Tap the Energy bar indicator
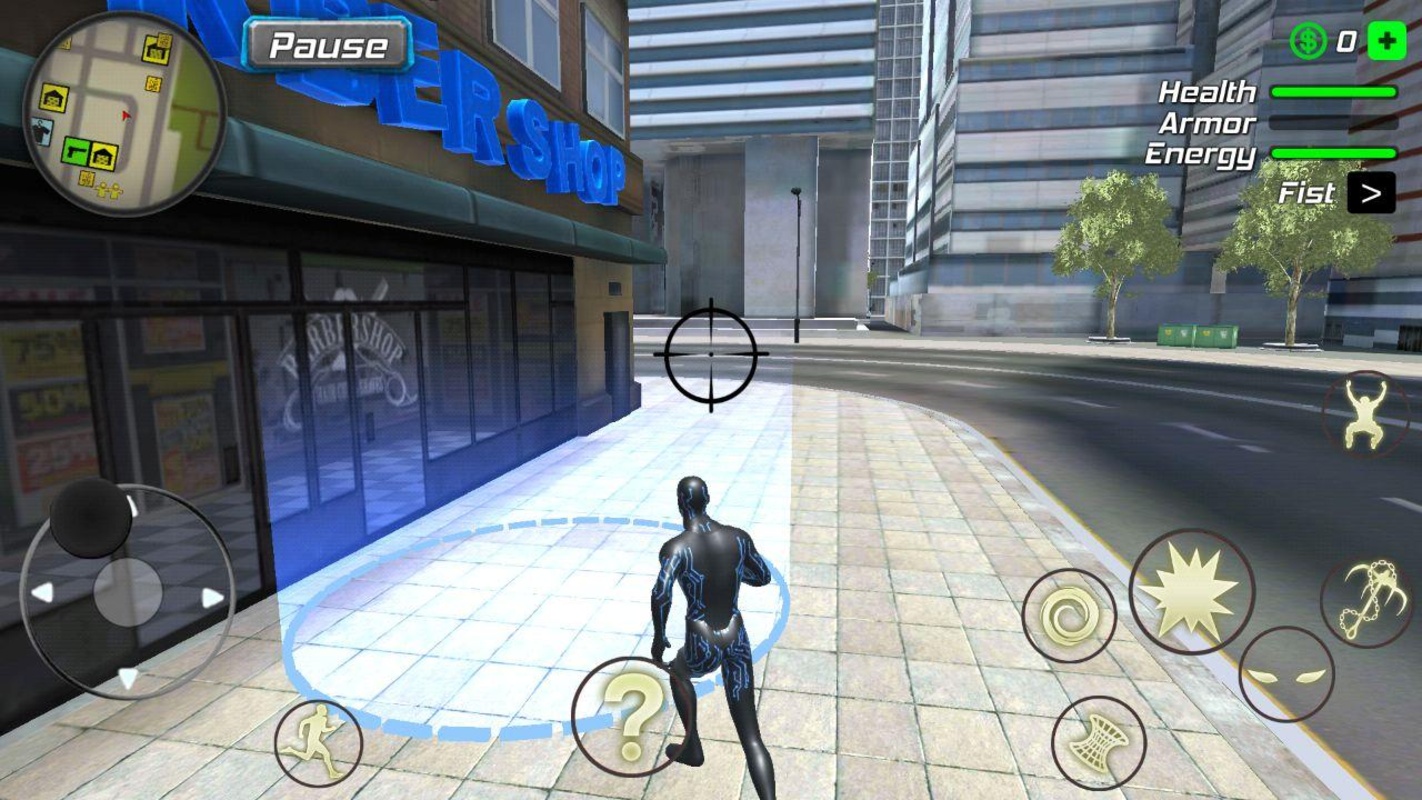Viewport: 1422px width, 800px height. pos(1335,152)
